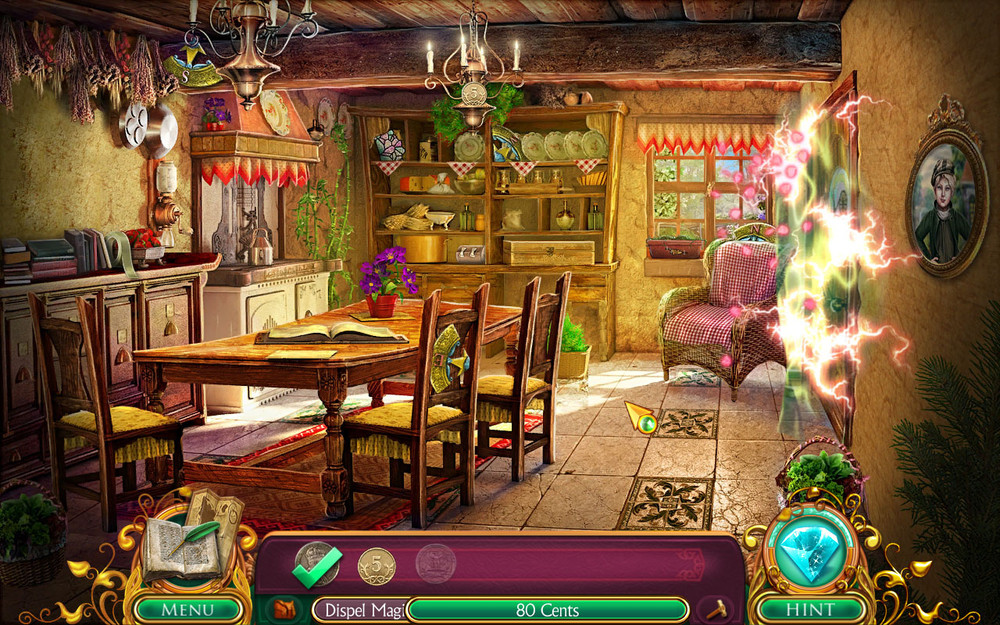Image resolution: width=1000 pixels, height=625 pixels.
Task: Click the small hammer icon
Action: 717,609
